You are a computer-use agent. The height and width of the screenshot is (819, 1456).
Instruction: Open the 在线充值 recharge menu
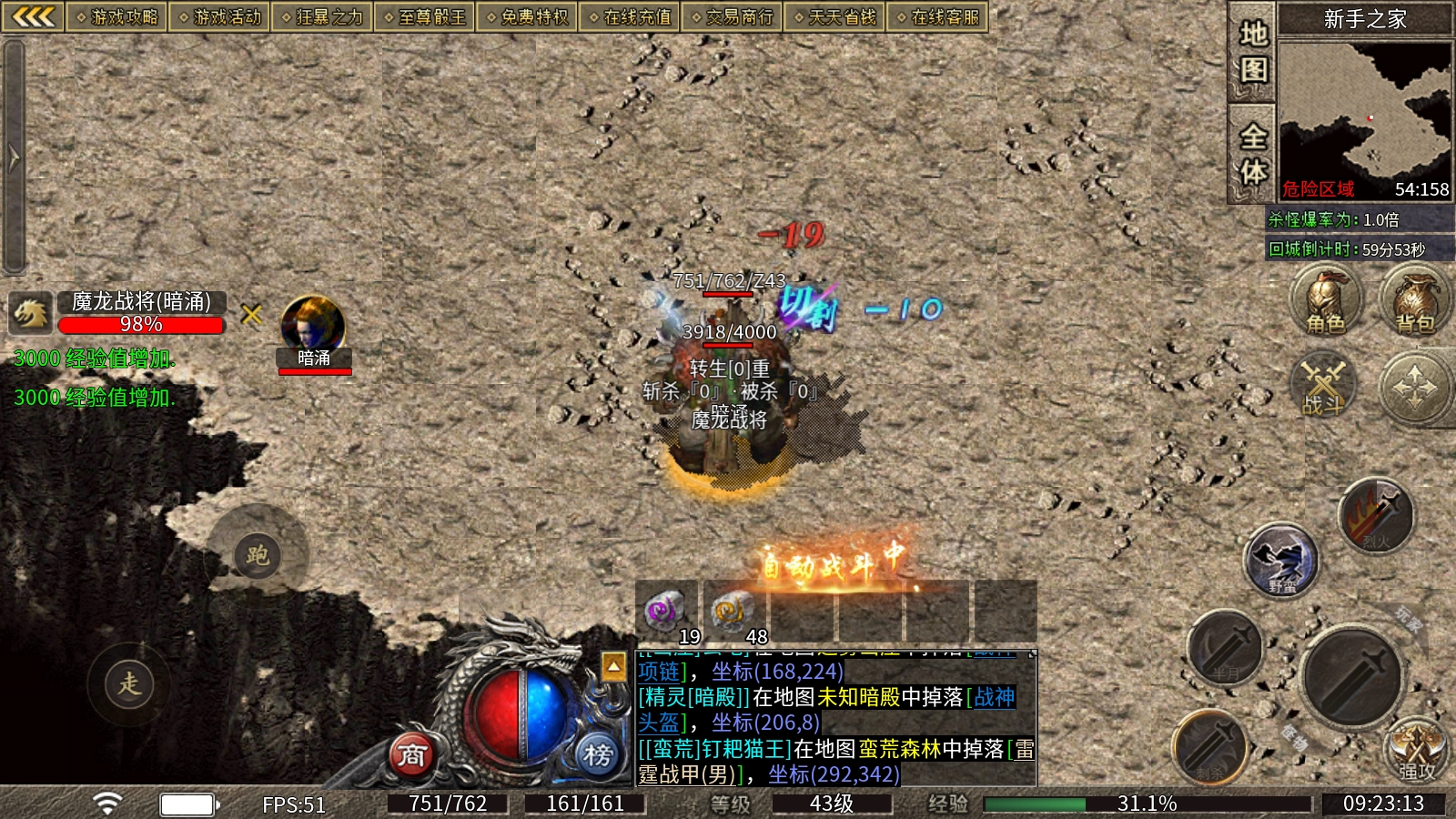pyautogui.click(x=630, y=17)
